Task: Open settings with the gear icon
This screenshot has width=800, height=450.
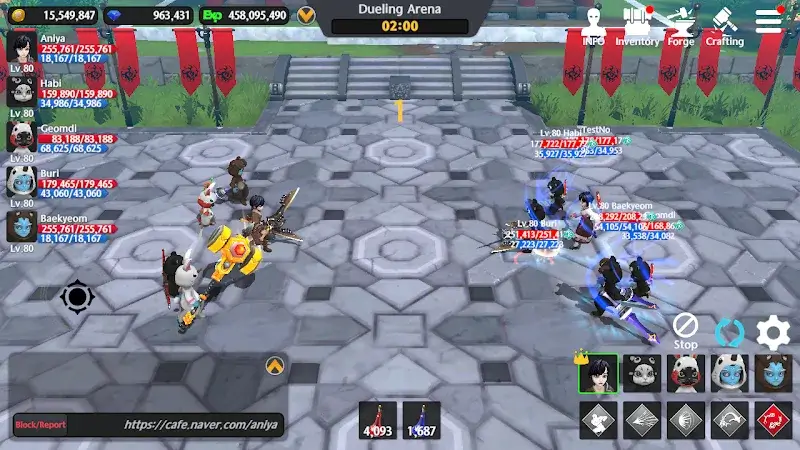Action: 773,332
